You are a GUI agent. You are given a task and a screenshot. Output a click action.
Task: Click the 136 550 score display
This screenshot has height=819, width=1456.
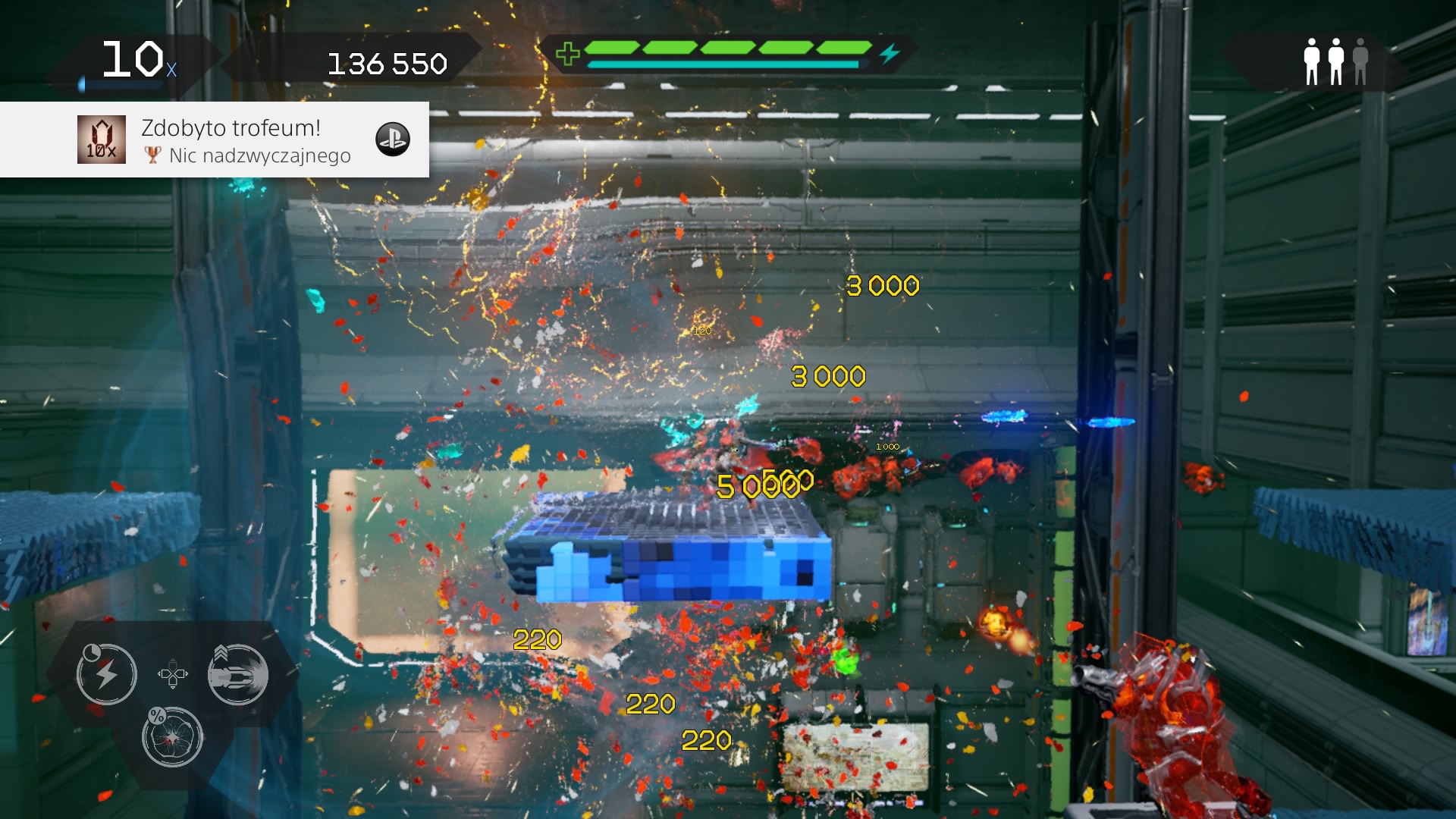tap(388, 64)
